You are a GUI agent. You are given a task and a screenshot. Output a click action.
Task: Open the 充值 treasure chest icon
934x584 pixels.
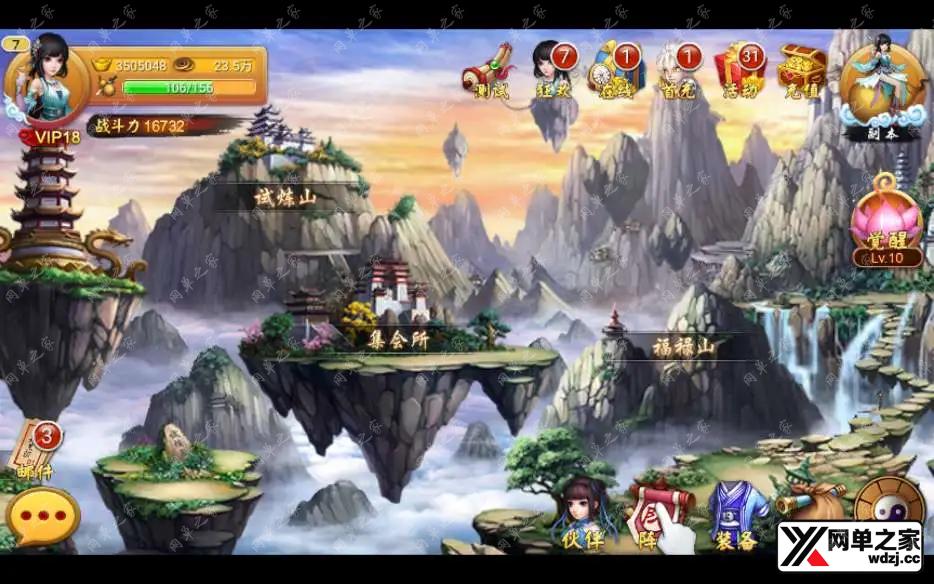point(802,70)
